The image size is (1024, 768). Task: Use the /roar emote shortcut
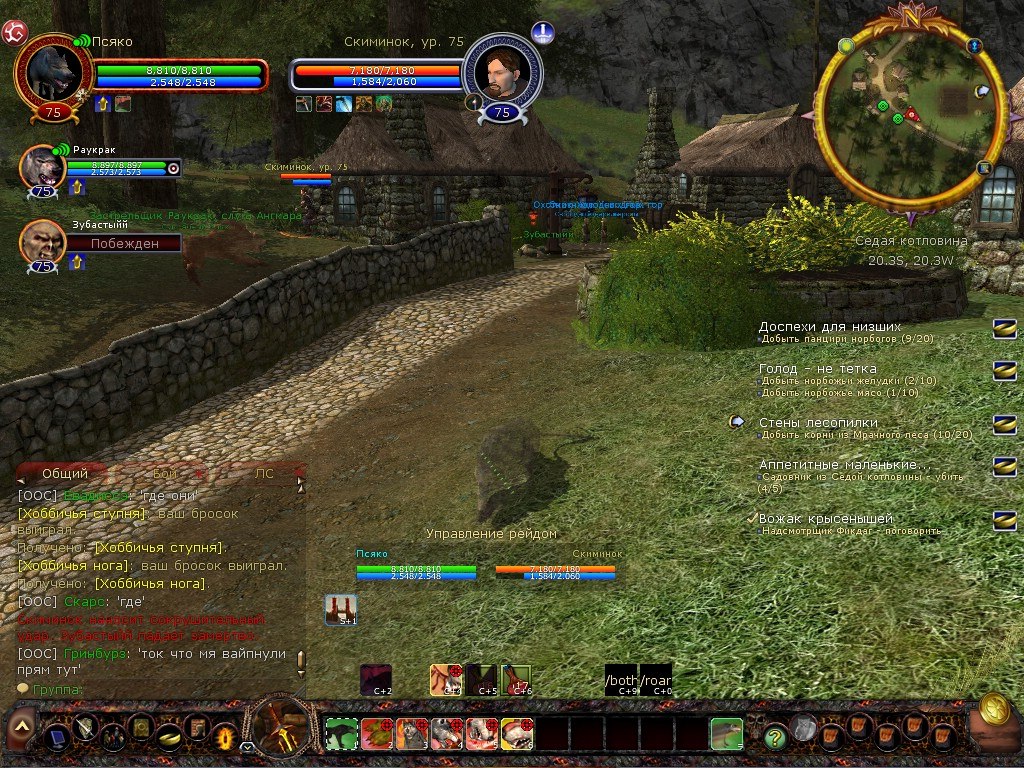point(656,679)
